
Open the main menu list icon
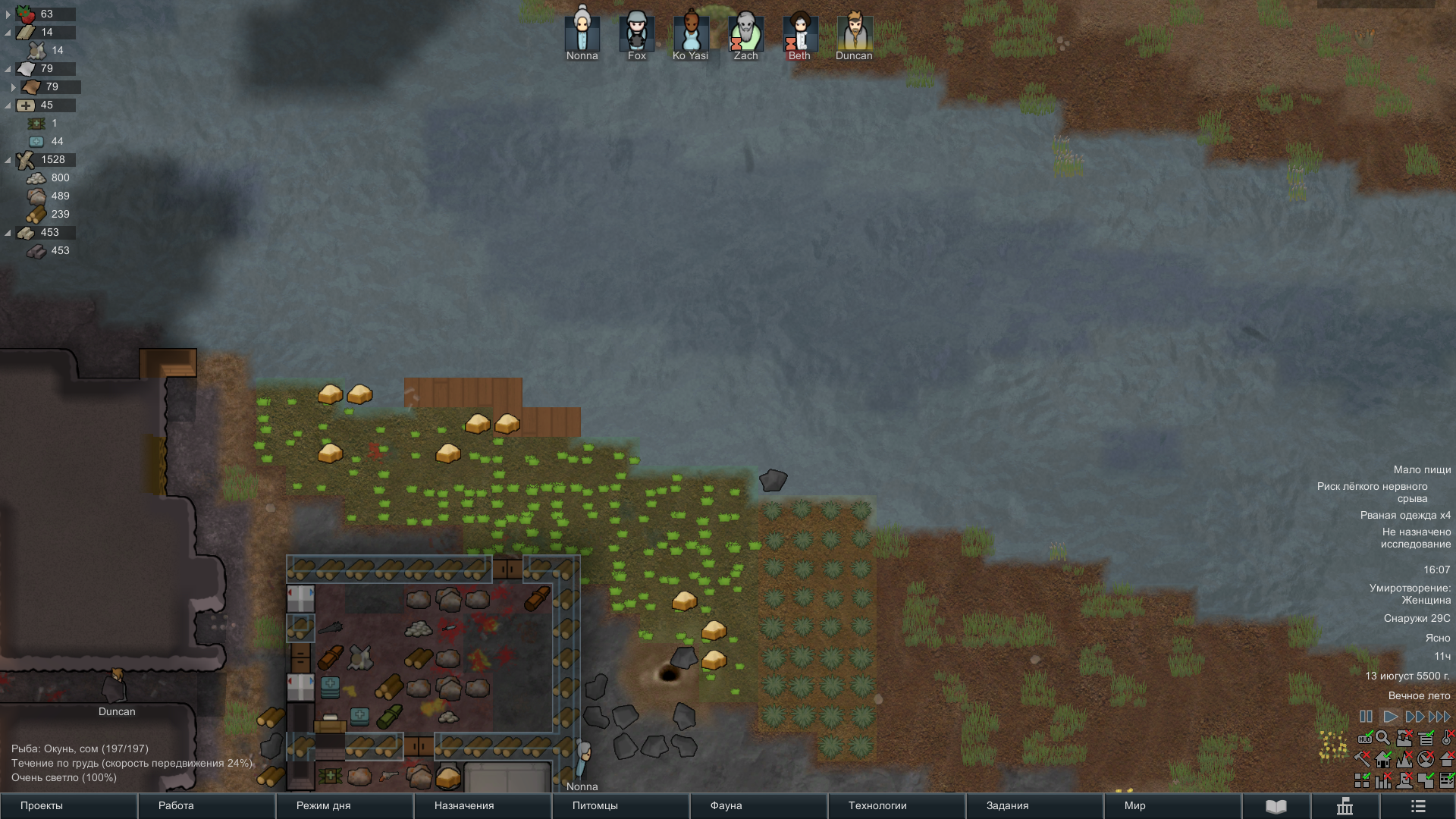1418,806
